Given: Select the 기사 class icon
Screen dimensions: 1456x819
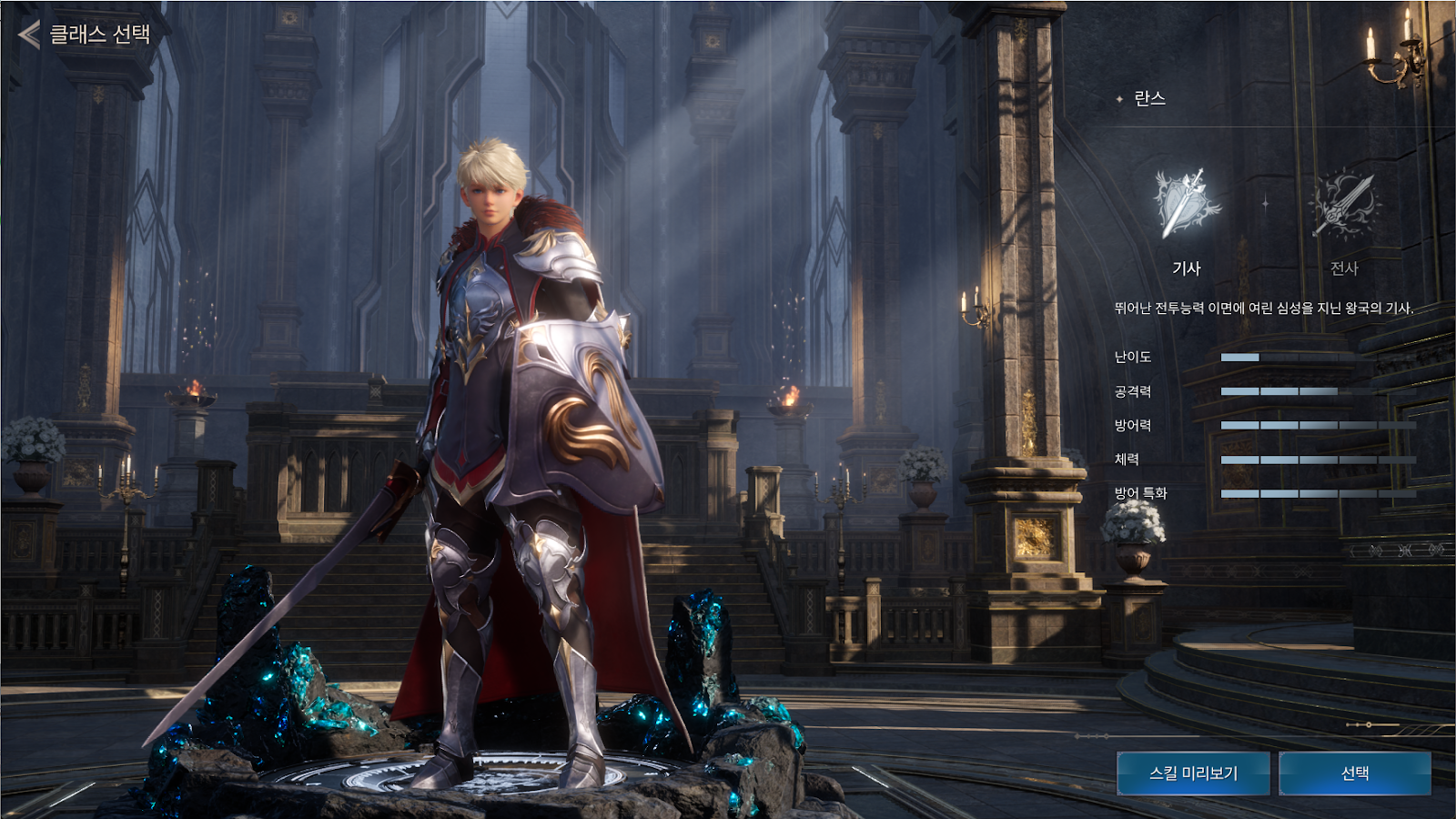Looking at the screenshot, I should coord(1186,206).
